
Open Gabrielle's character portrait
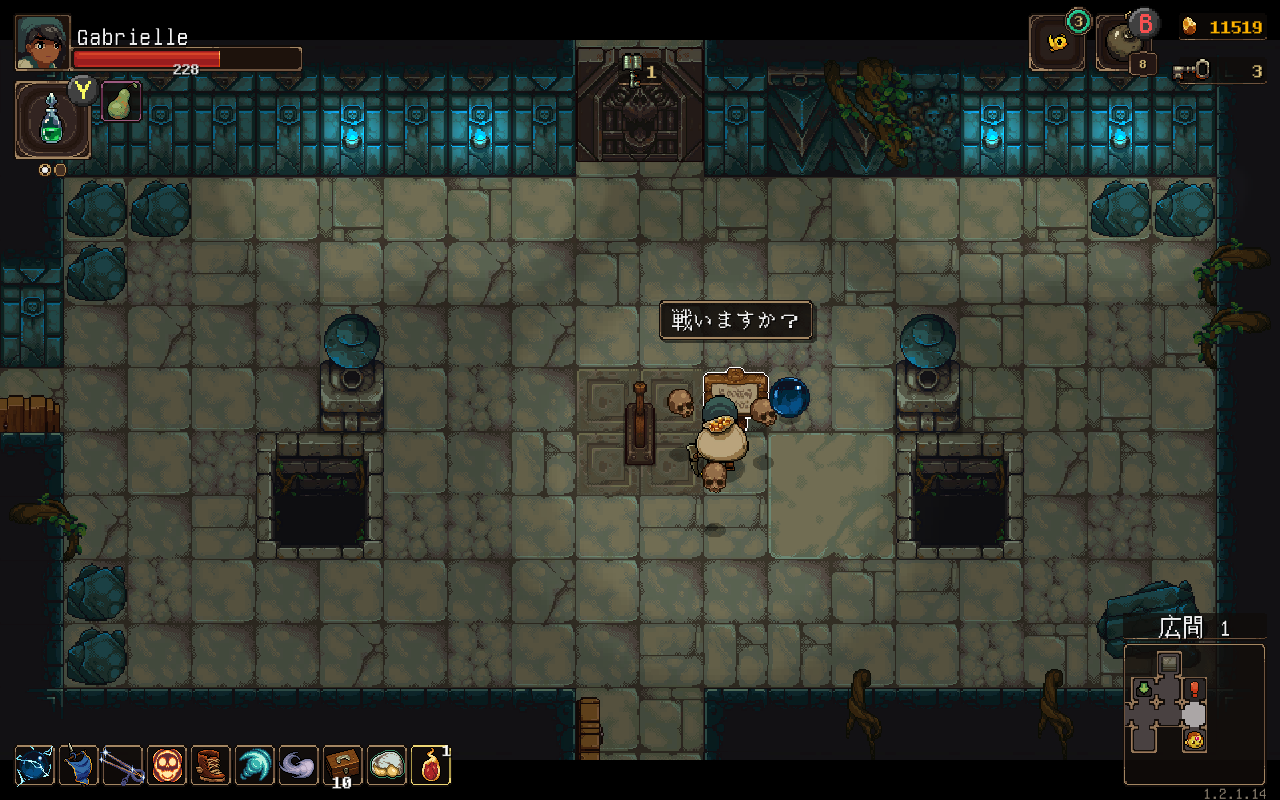43,43
